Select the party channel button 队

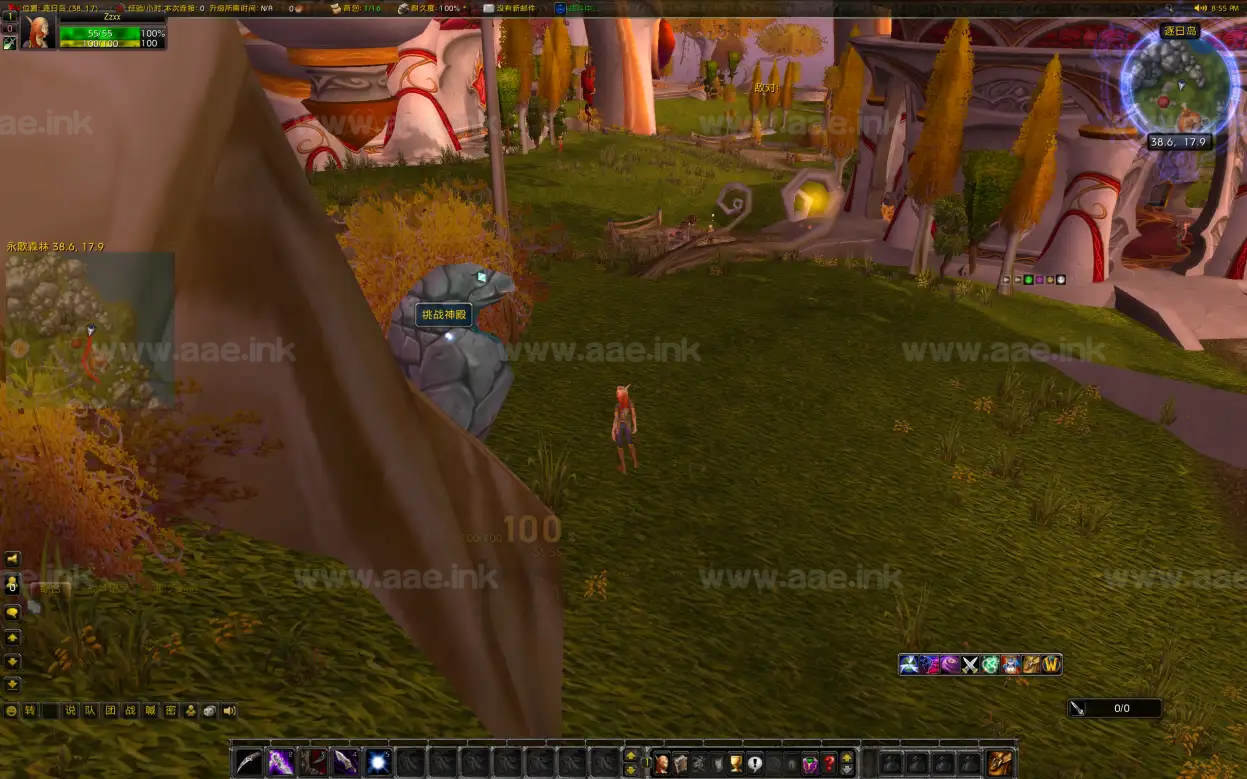90,711
